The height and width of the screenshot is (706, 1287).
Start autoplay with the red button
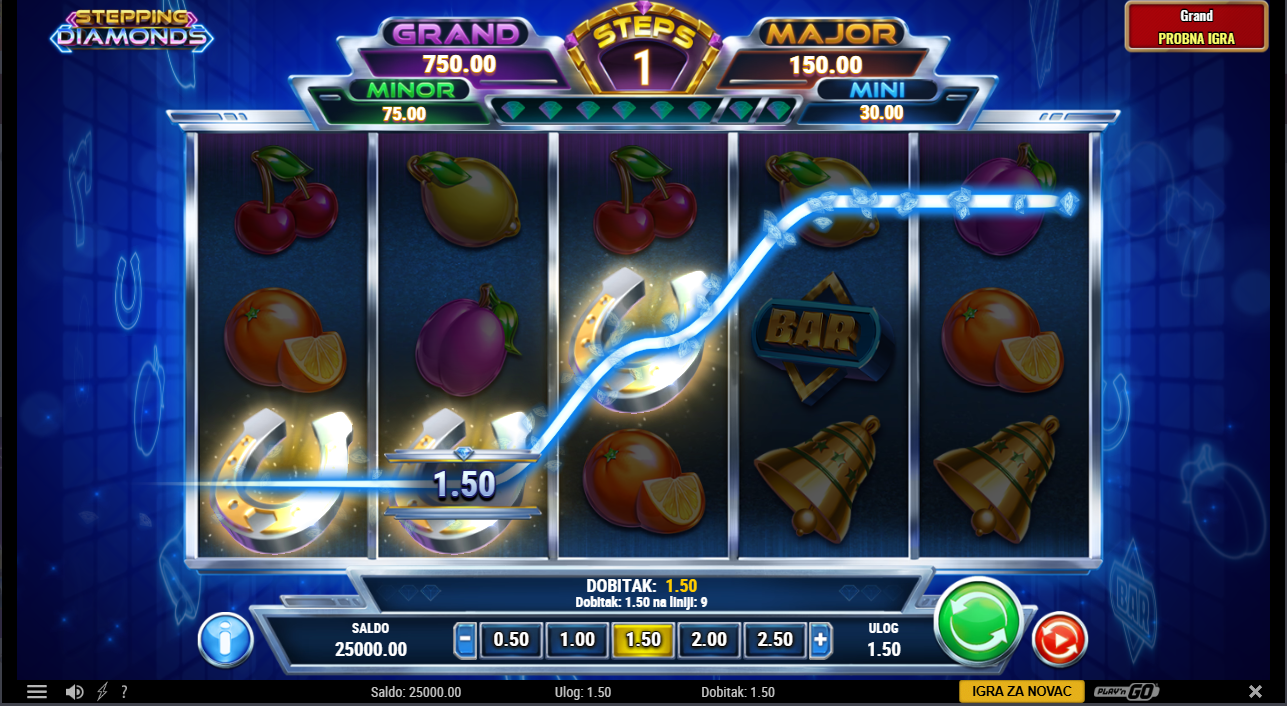(1058, 639)
